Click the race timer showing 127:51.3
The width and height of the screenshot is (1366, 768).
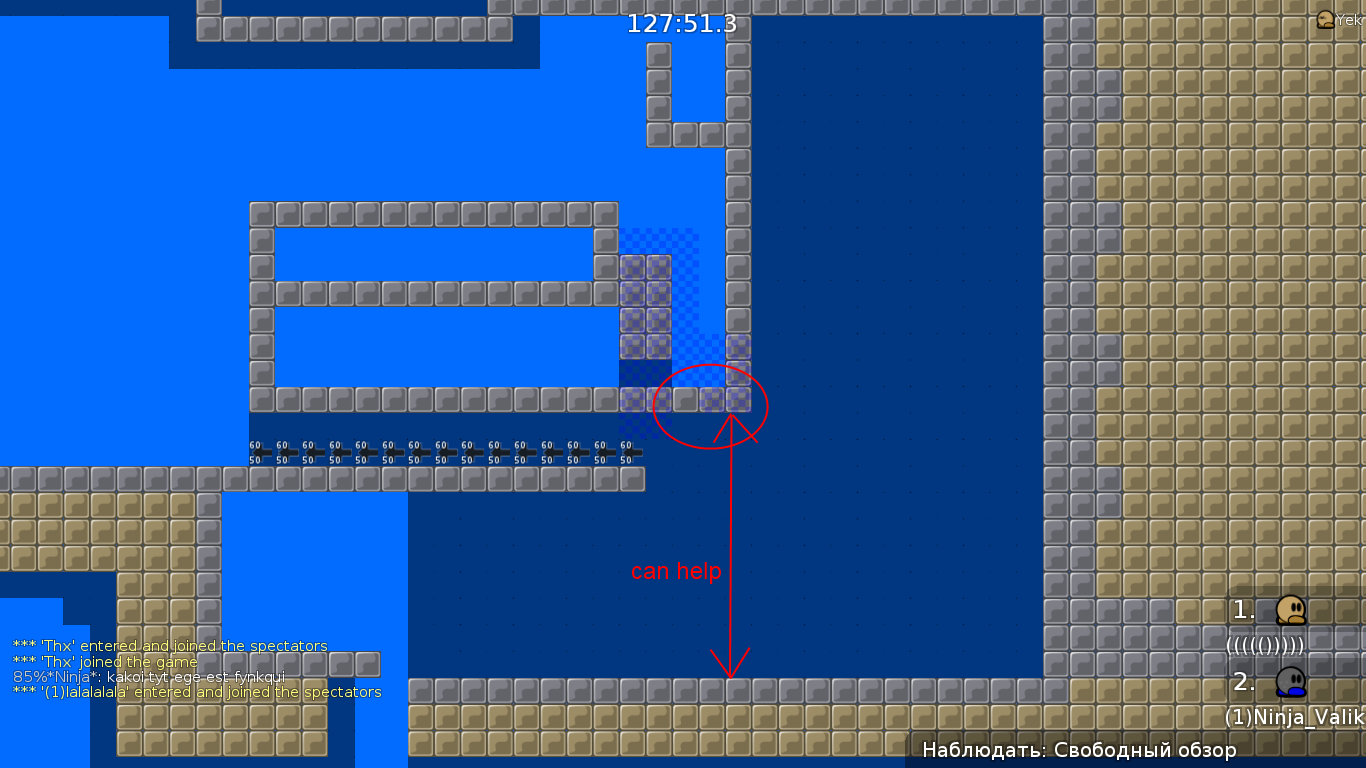(x=680, y=25)
